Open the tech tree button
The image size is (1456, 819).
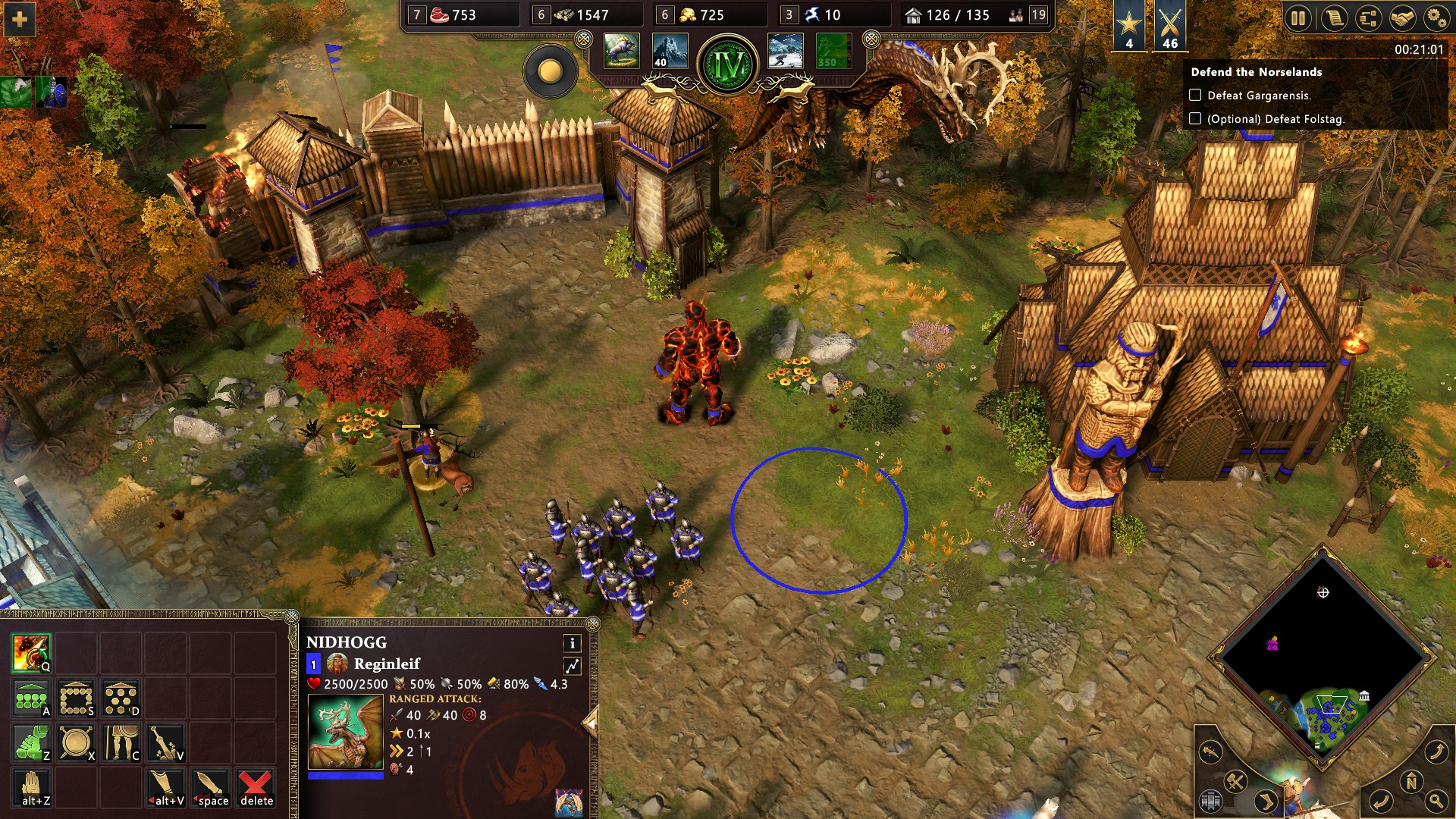[x=1367, y=18]
